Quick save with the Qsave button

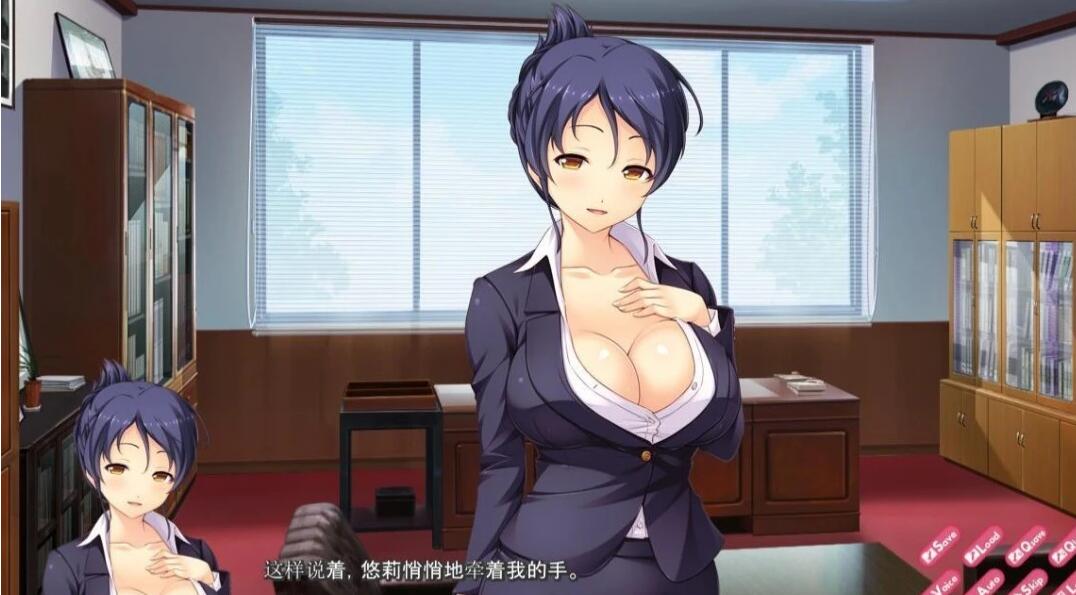1025,546
